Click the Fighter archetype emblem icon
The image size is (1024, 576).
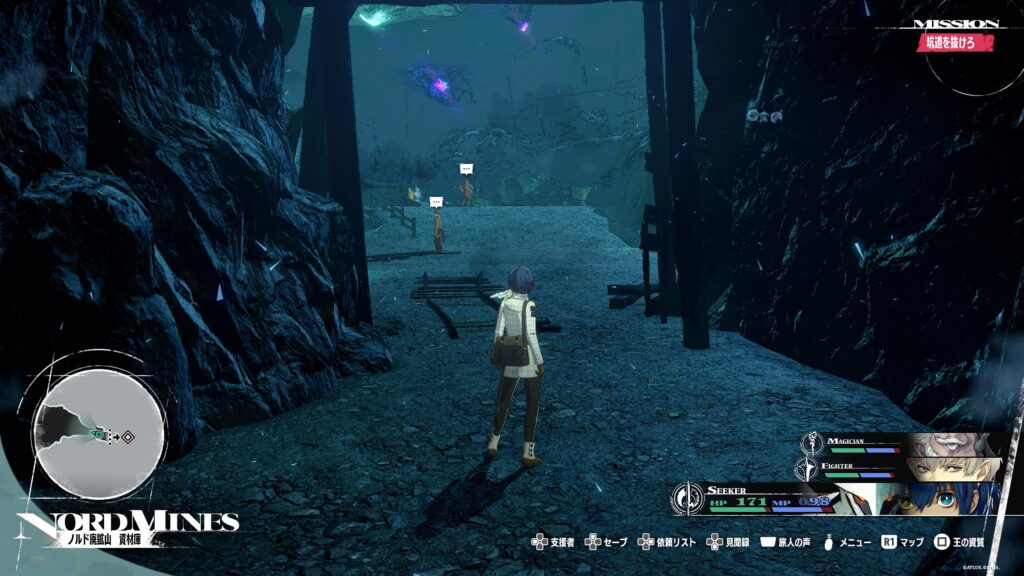[806, 467]
